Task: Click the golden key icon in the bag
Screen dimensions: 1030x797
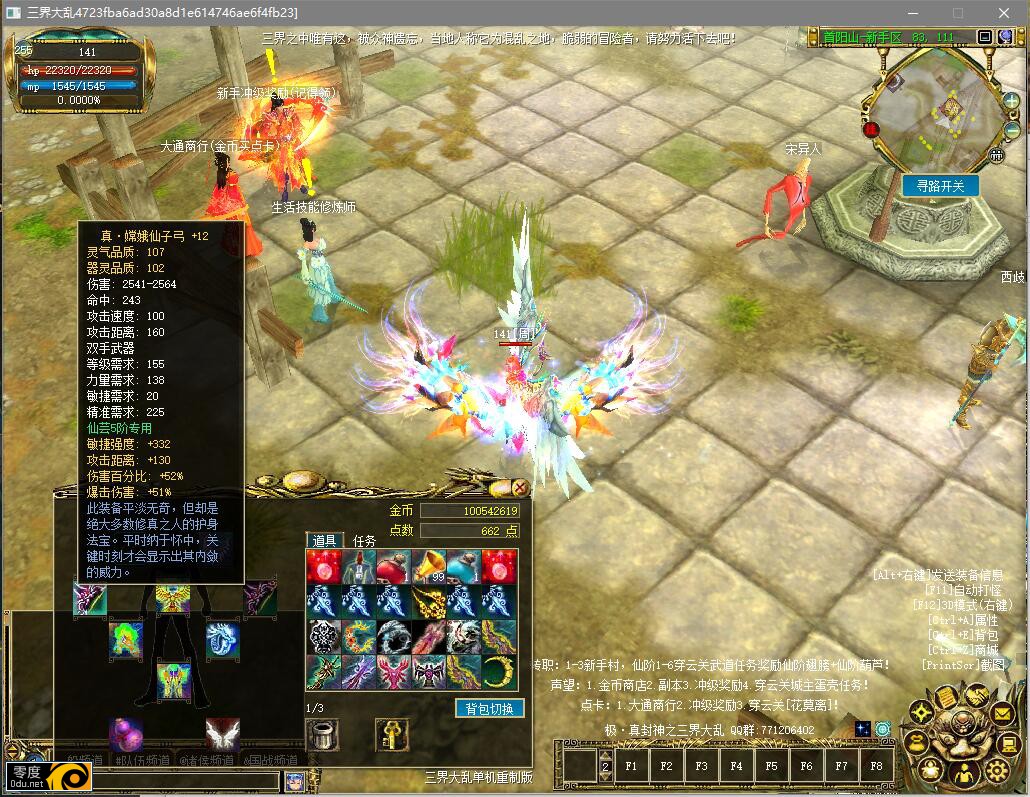Action: (391, 735)
